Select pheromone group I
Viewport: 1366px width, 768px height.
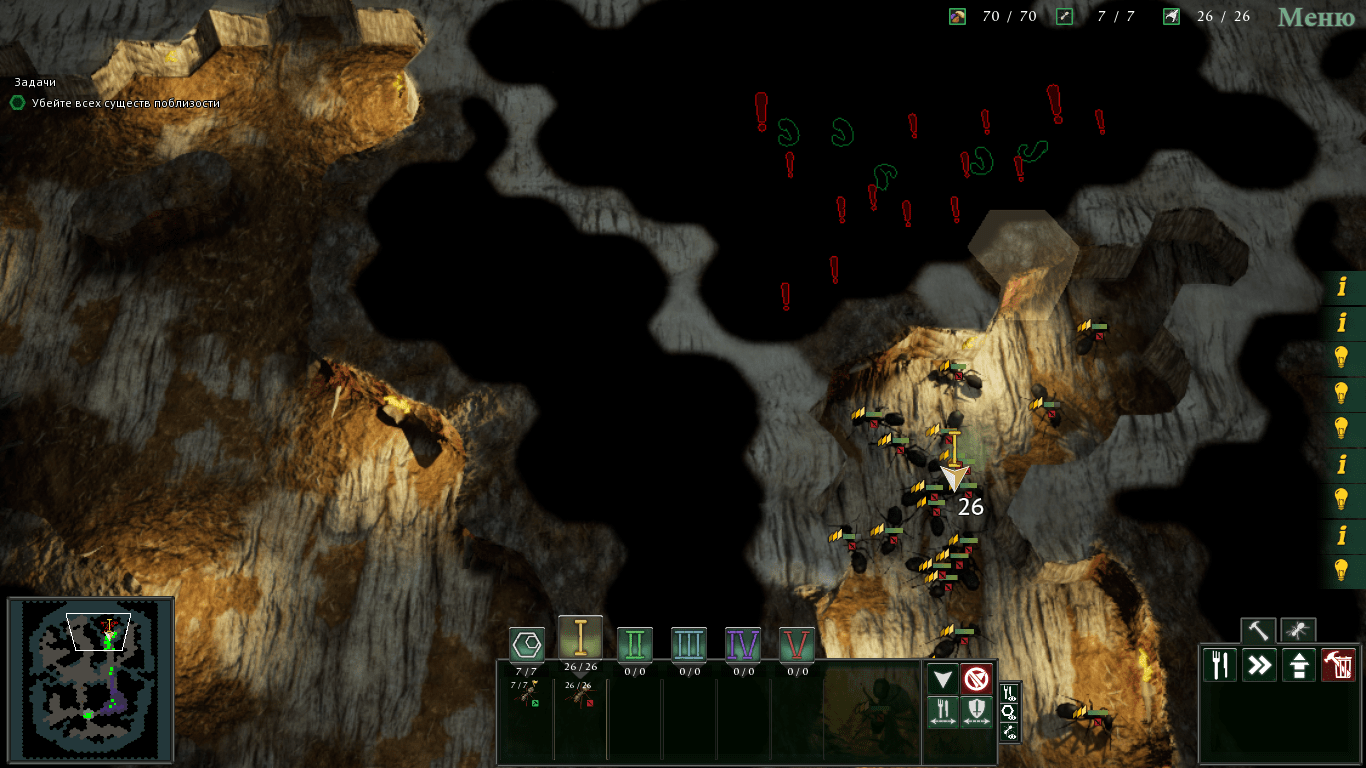(x=580, y=638)
